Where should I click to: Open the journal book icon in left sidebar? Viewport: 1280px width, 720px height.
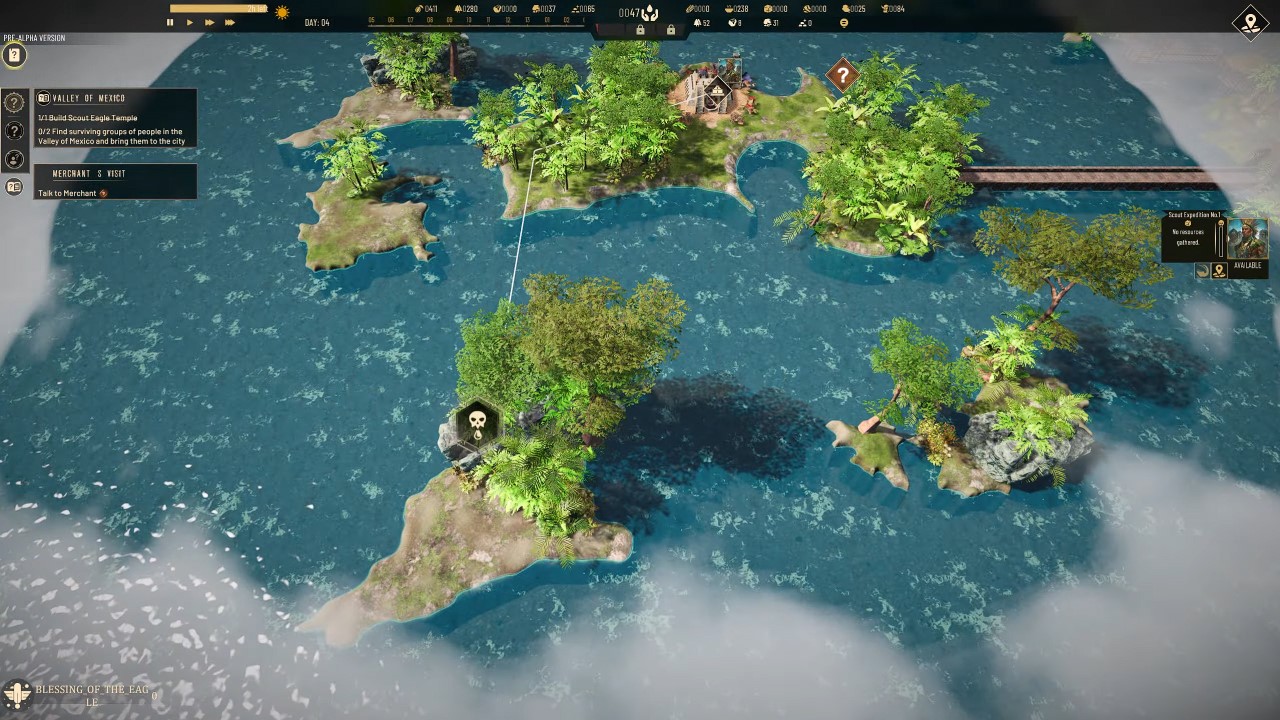point(14,187)
